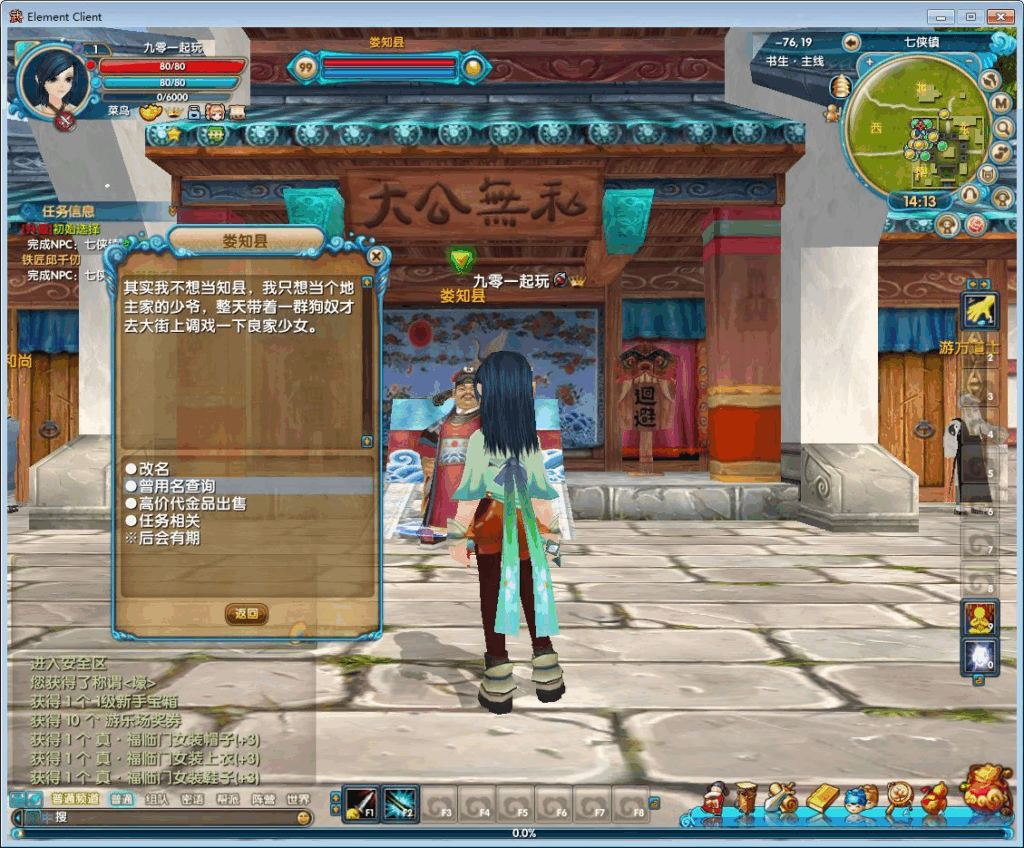This screenshot has width=1024, height=848.
Task: Choose the 改名 dialogue option
Action: click(154, 468)
